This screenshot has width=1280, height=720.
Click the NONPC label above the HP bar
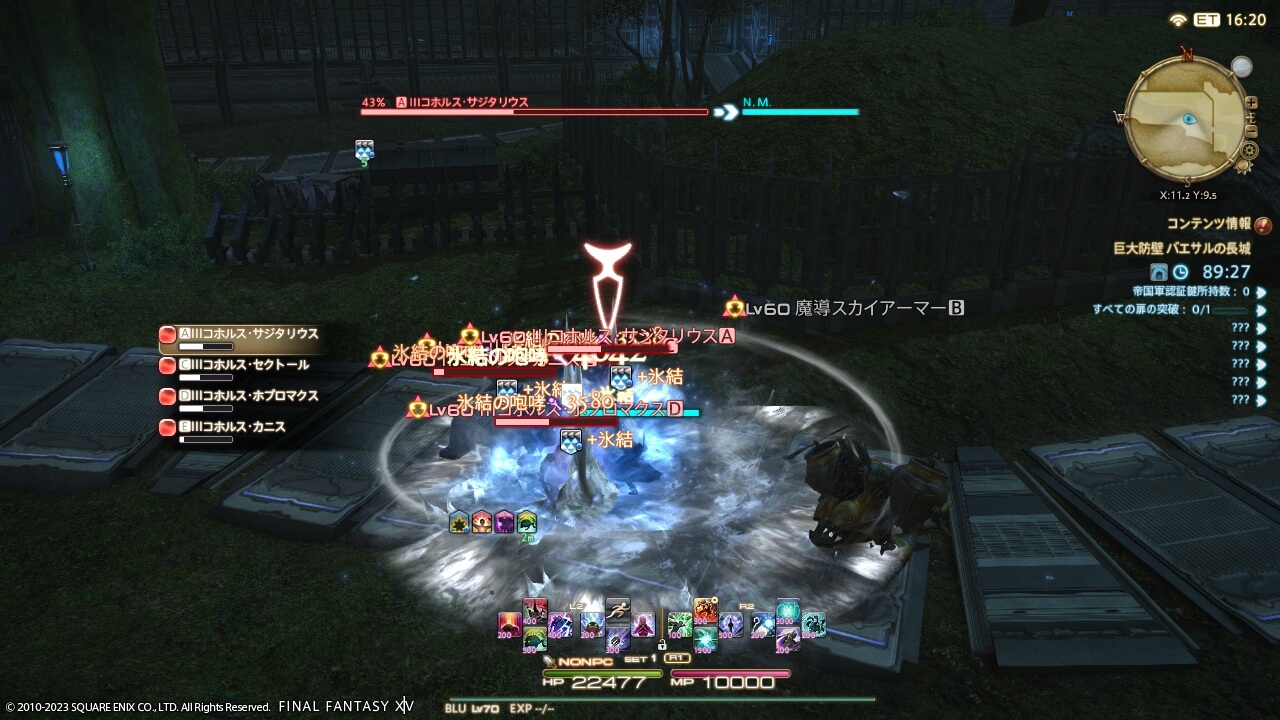pyautogui.click(x=585, y=660)
